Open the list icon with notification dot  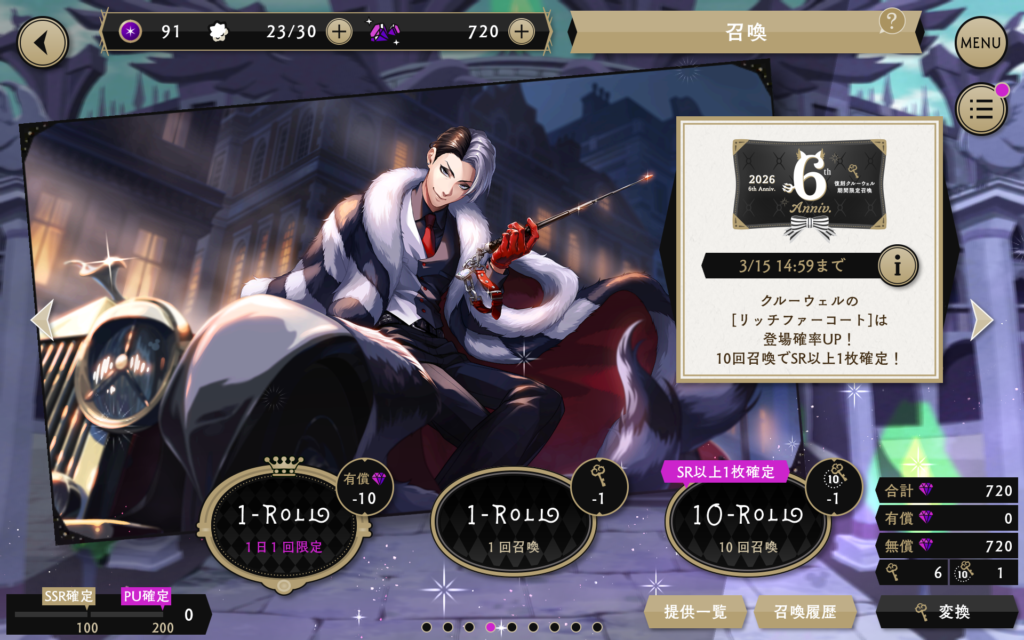click(980, 110)
